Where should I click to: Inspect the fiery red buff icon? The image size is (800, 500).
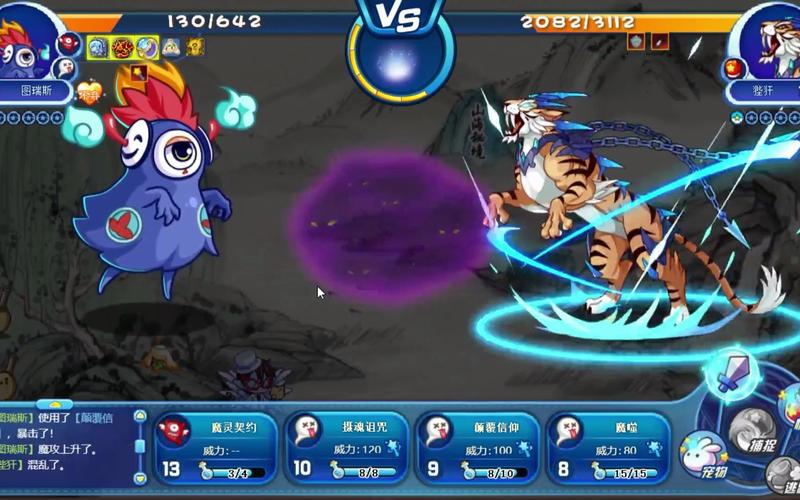pos(123,47)
